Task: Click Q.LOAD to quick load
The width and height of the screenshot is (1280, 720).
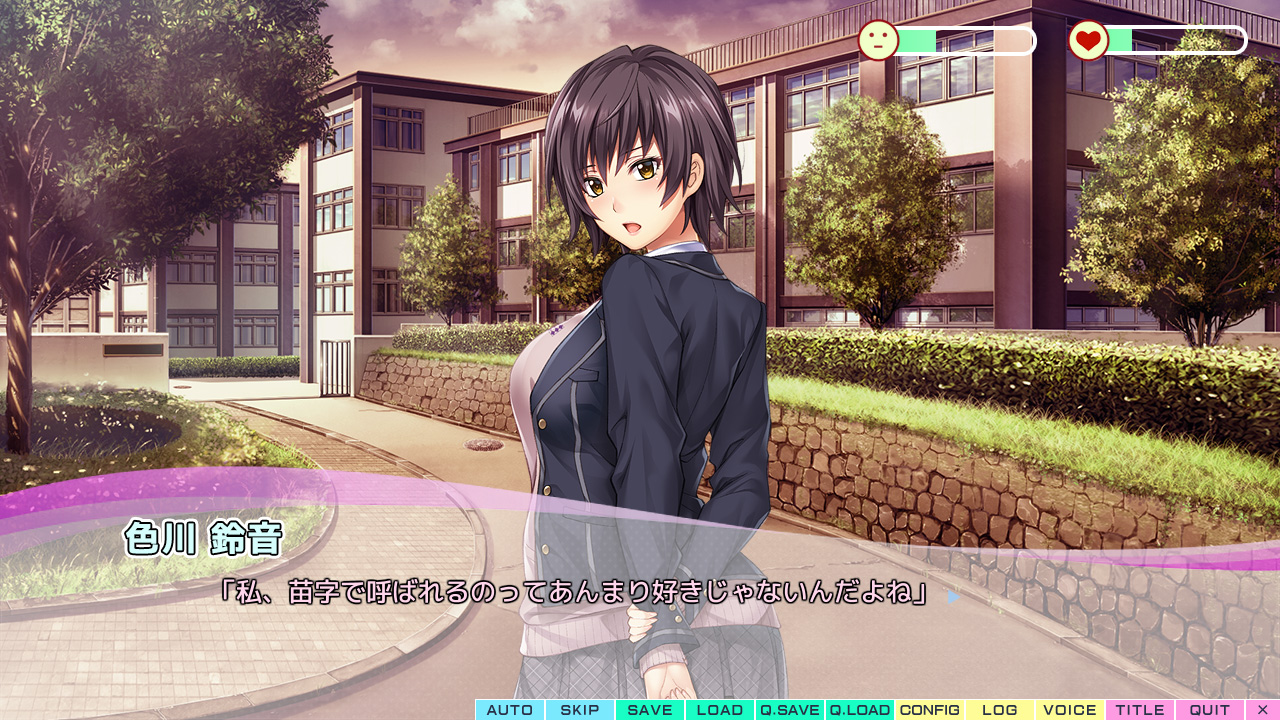Action: (x=860, y=710)
